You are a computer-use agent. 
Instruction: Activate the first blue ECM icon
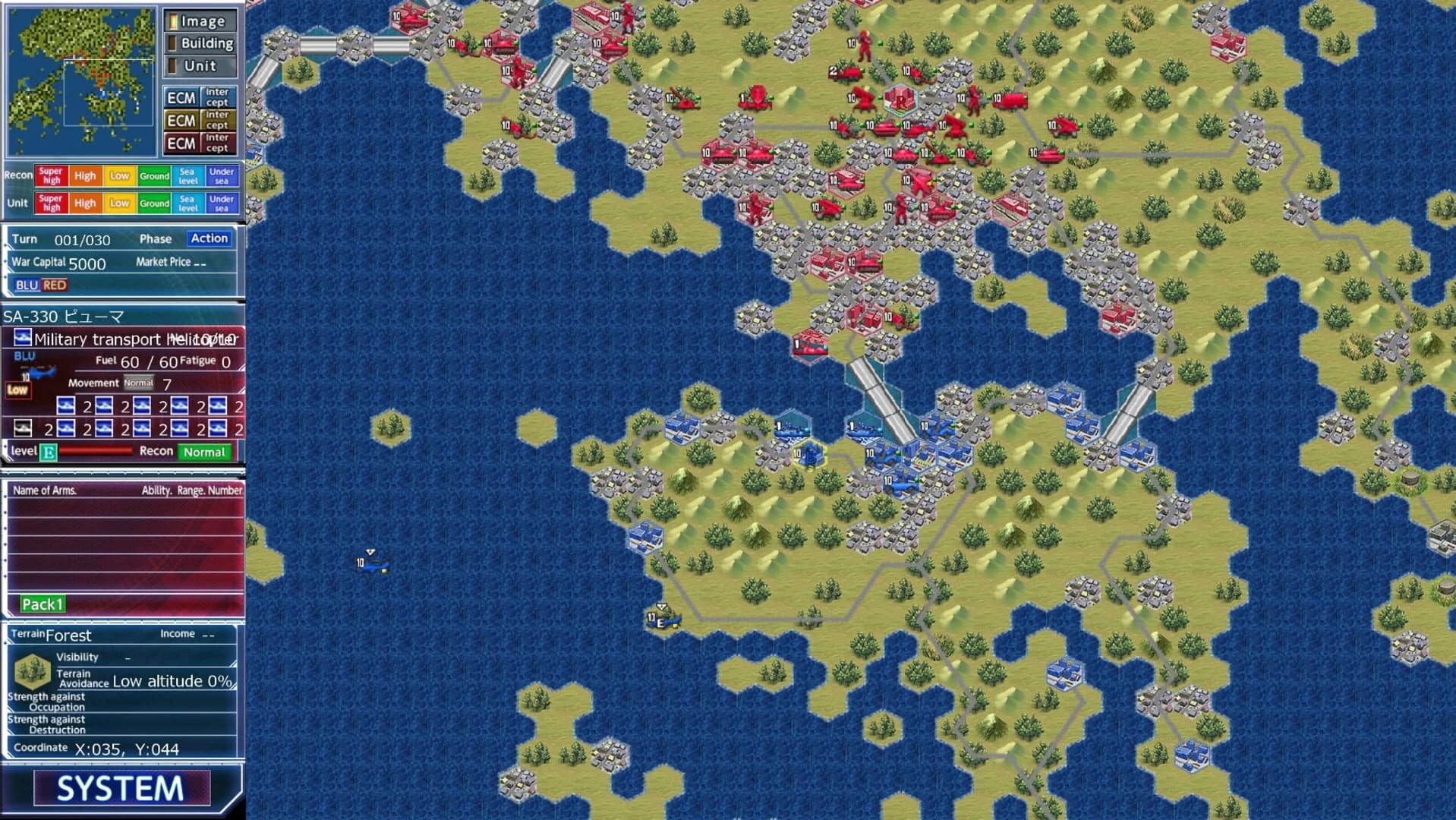(182, 96)
